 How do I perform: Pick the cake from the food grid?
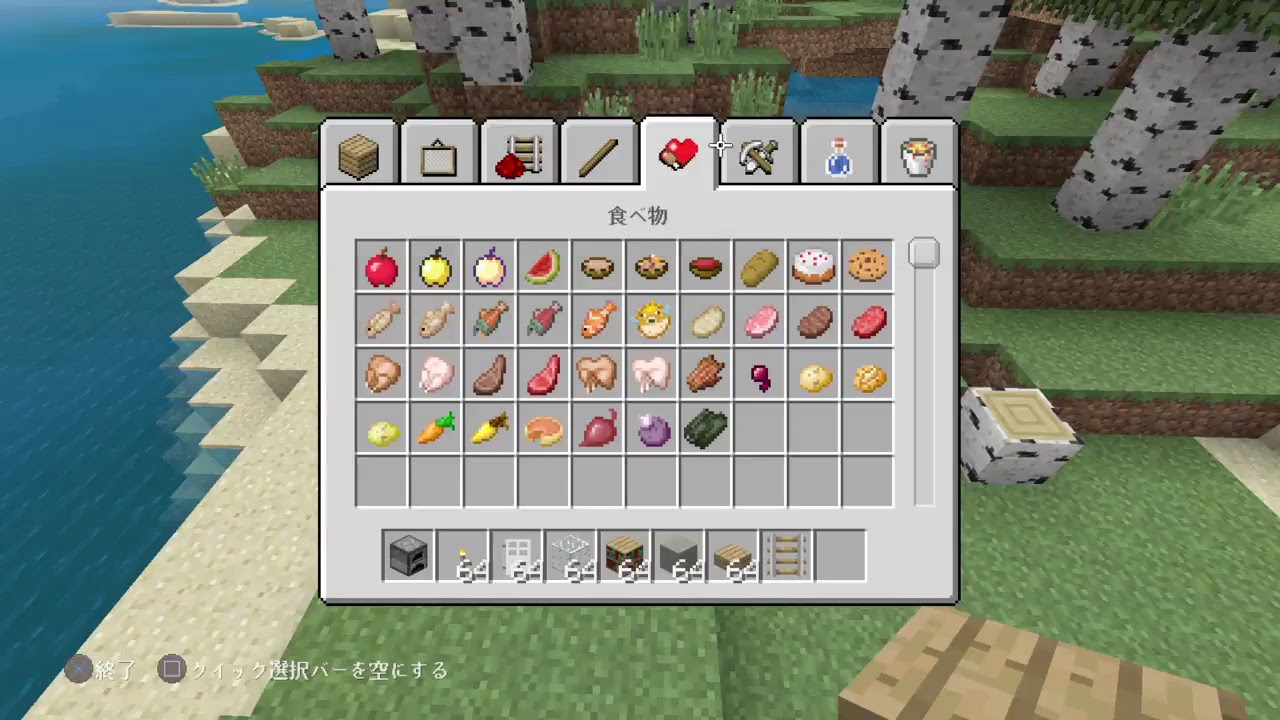[x=813, y=267]
